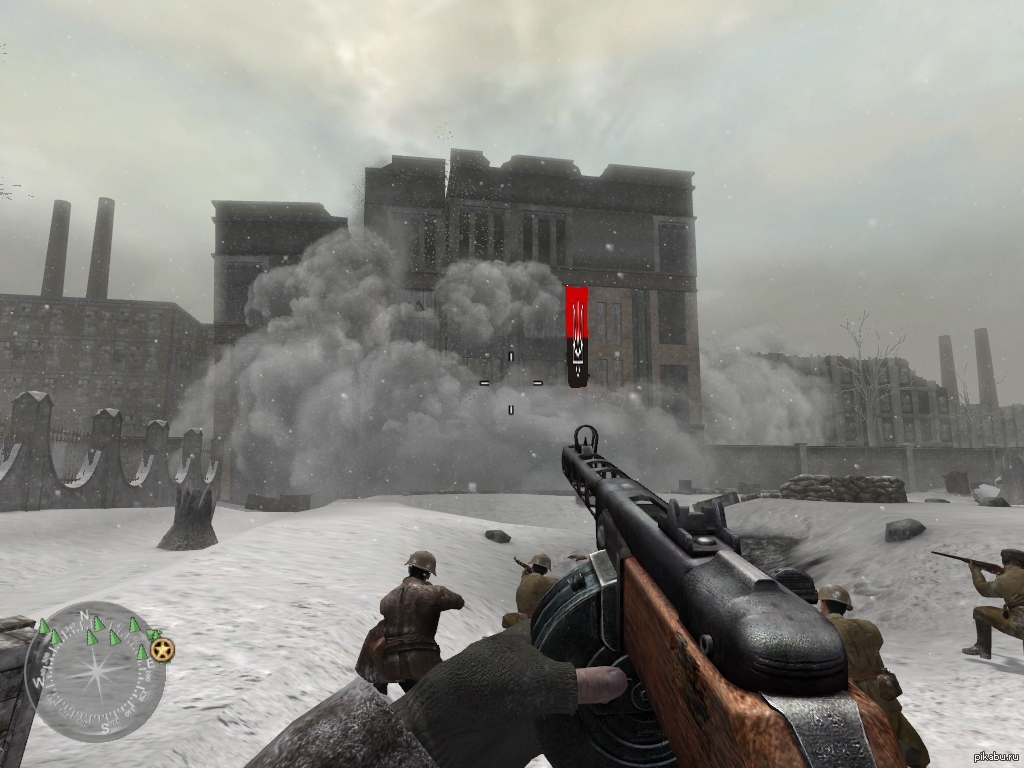
Task: Select the gold star objective marker
Action: point(163,650)
